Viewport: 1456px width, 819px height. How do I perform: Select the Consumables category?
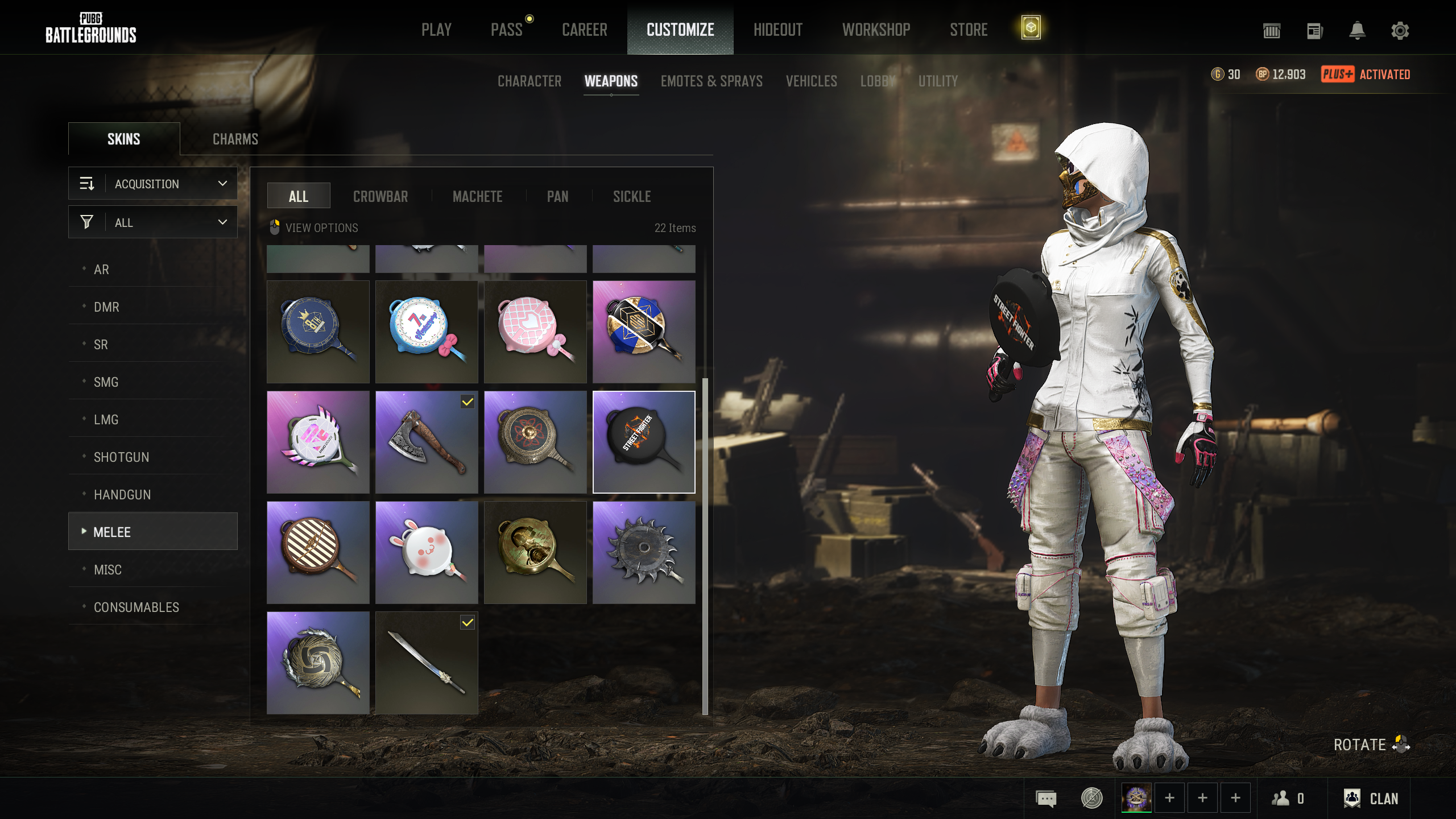pyautogui.click(x=136, y=607)
